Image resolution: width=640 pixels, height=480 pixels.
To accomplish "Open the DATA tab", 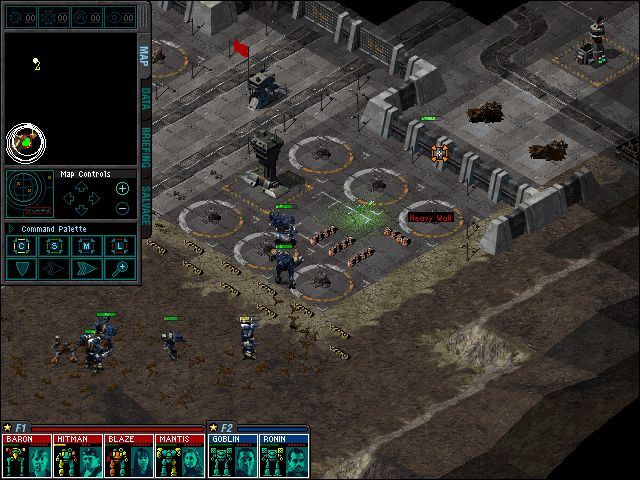I will [x=144, y=98].
